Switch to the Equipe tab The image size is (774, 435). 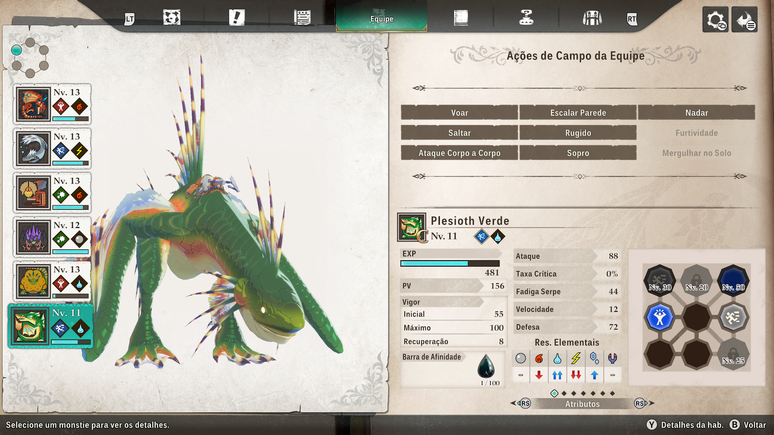tap(381, 17)
